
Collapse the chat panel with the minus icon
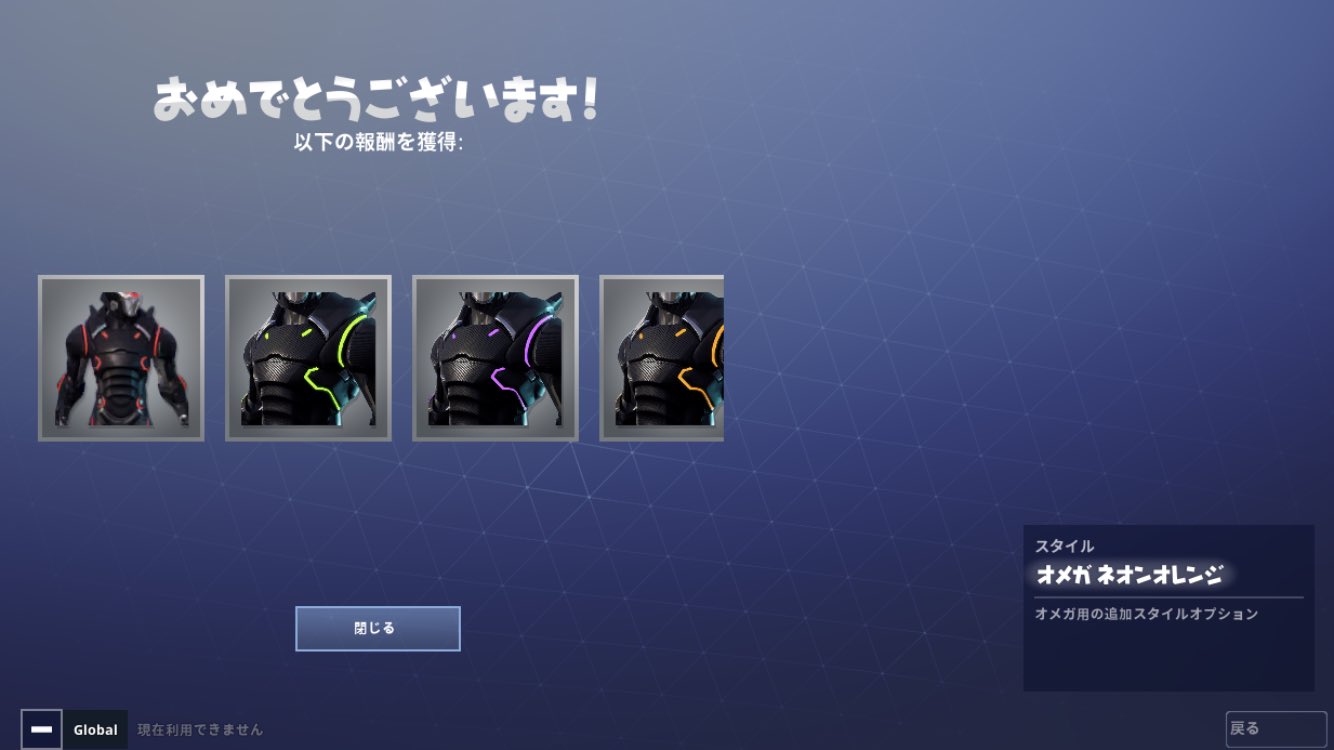42,729
